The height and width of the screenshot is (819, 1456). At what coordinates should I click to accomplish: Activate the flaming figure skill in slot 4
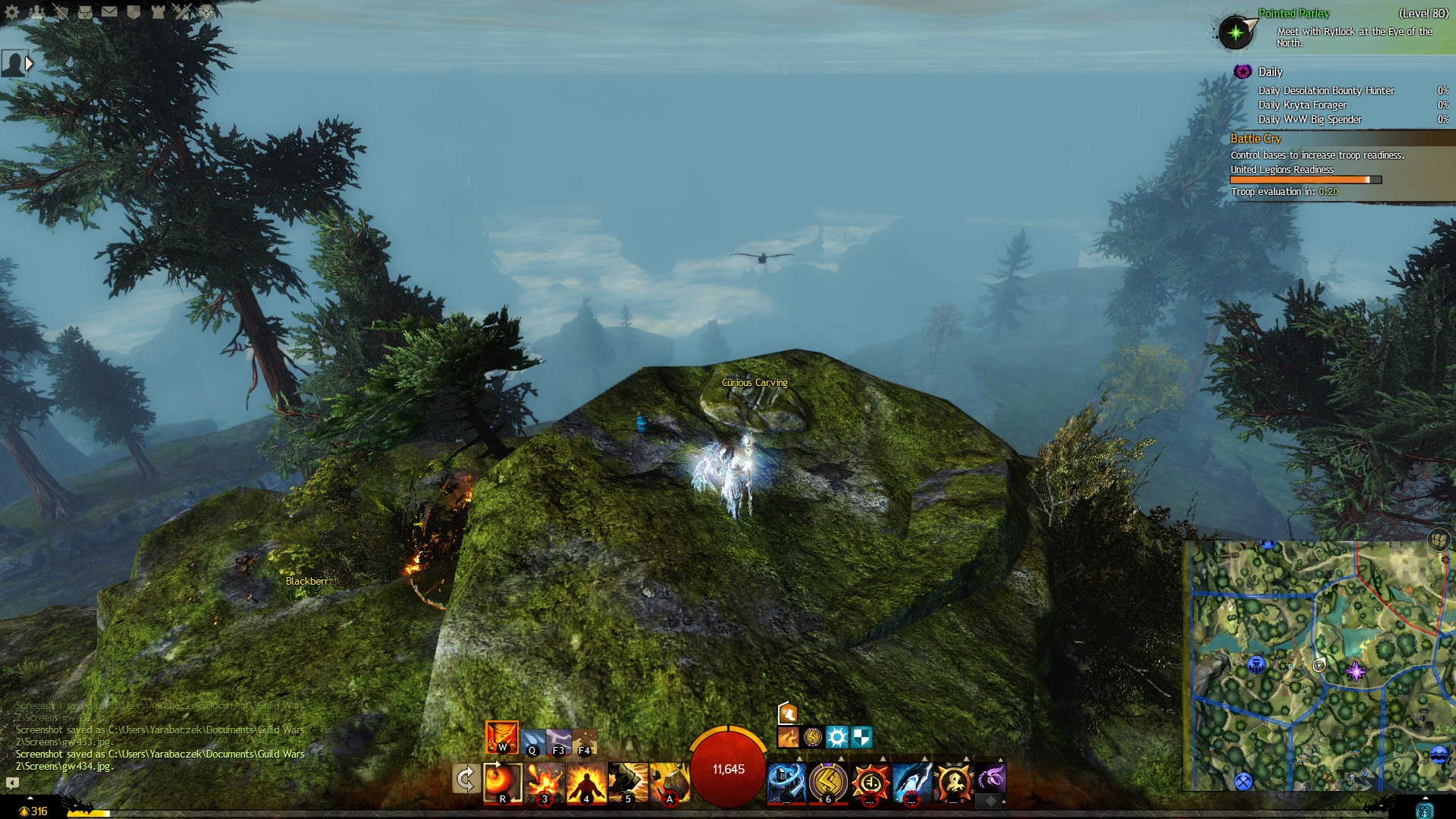586,781
